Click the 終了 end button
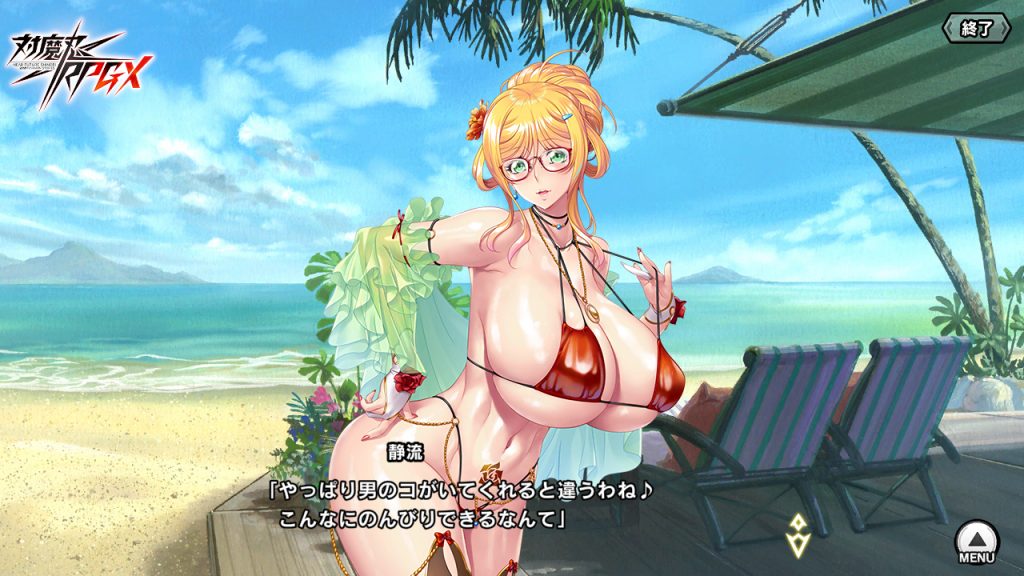 click(x=976, y=28)
